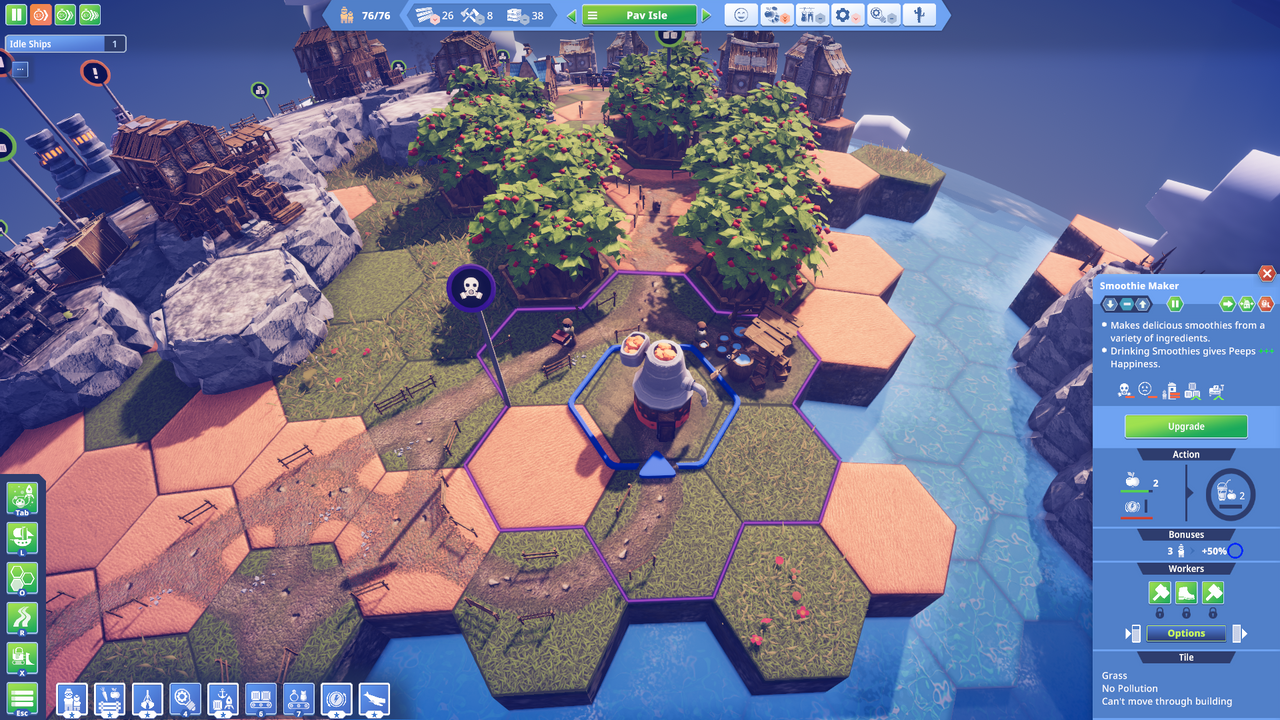Select the Action tab in Smoothie Maker panel
This screenshot has height=720, width=1280.
(1185, 454)
